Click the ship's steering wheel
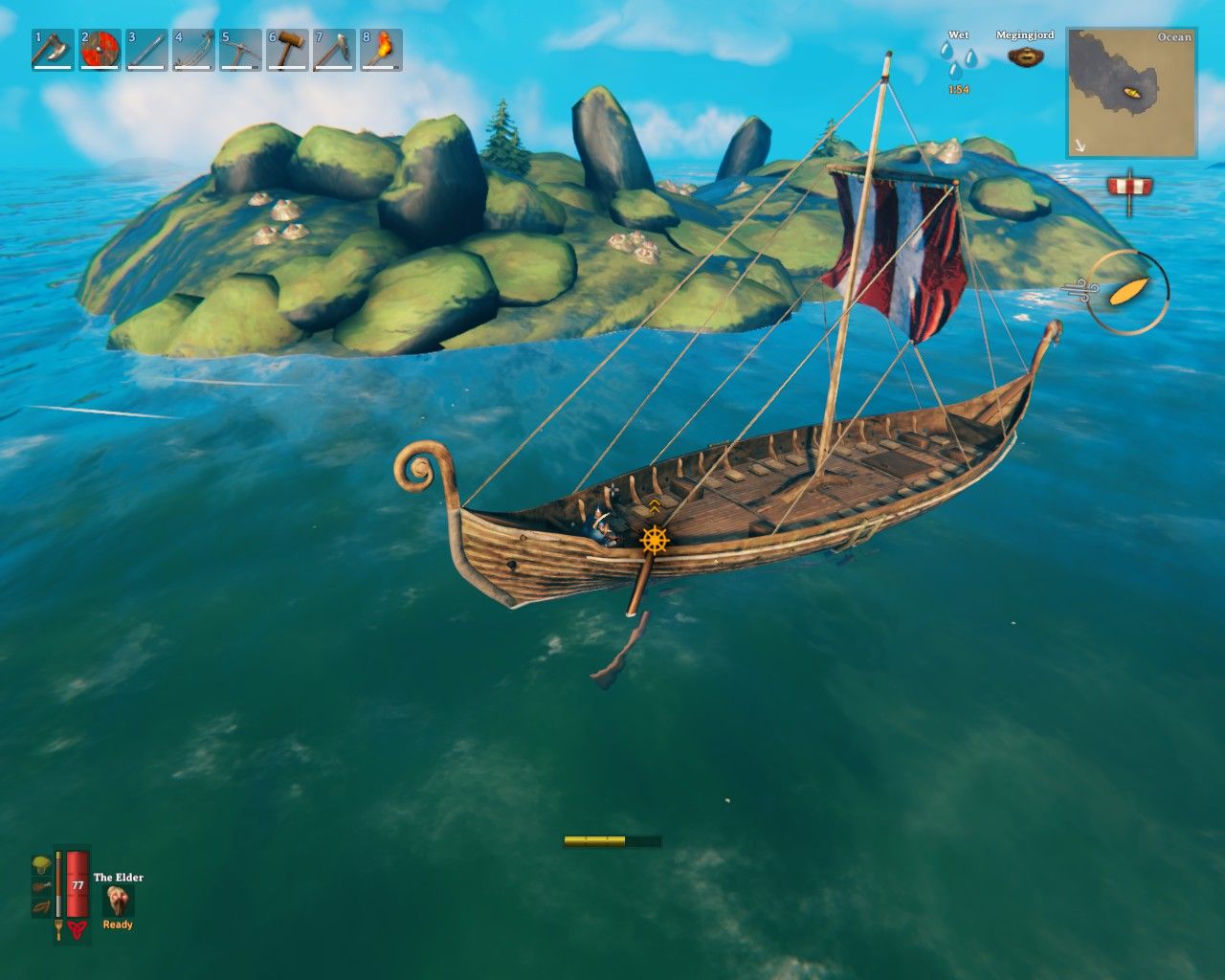Screen dimensions: 1225x980 (655, 541)
